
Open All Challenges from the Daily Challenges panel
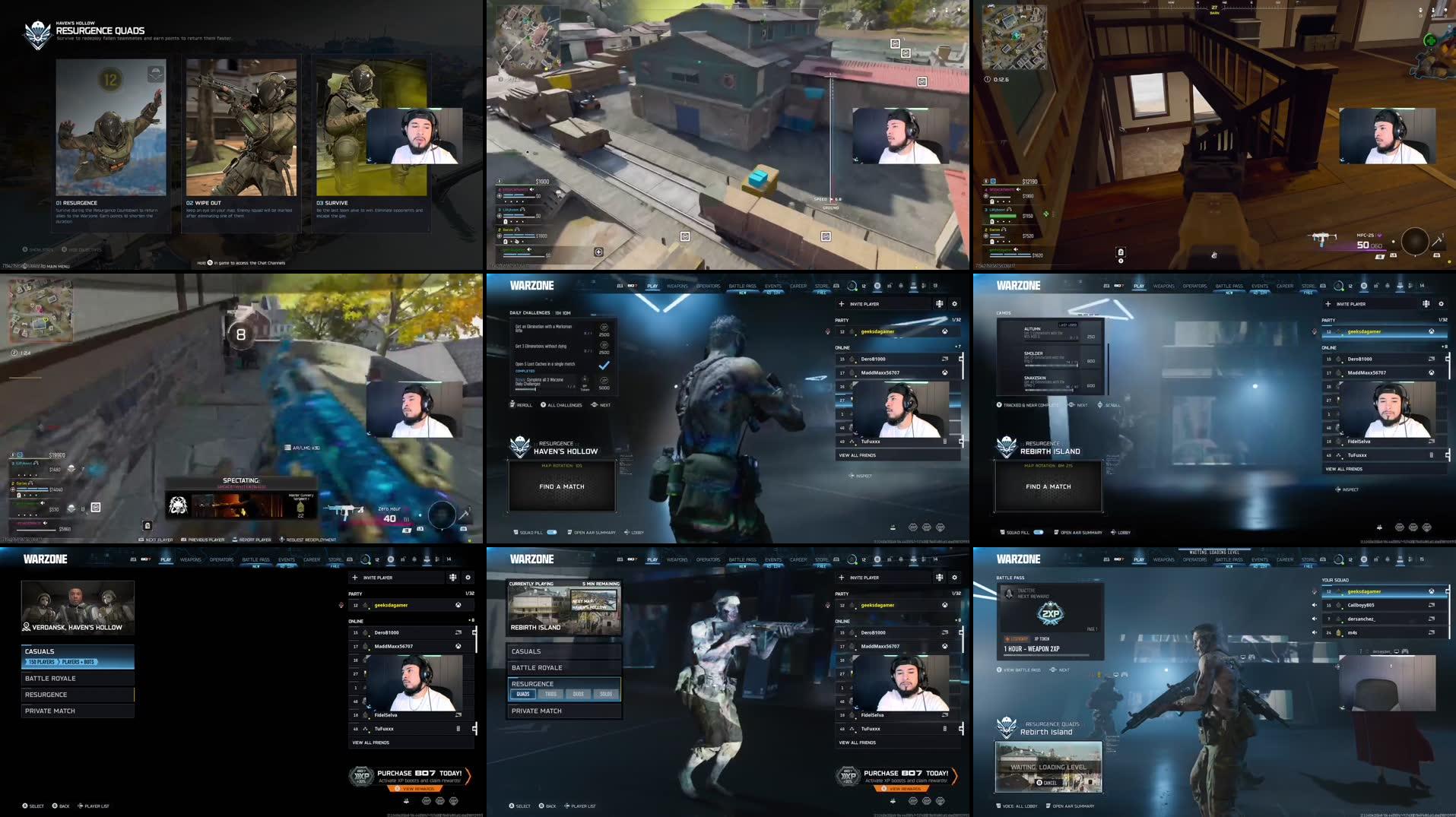564,405
